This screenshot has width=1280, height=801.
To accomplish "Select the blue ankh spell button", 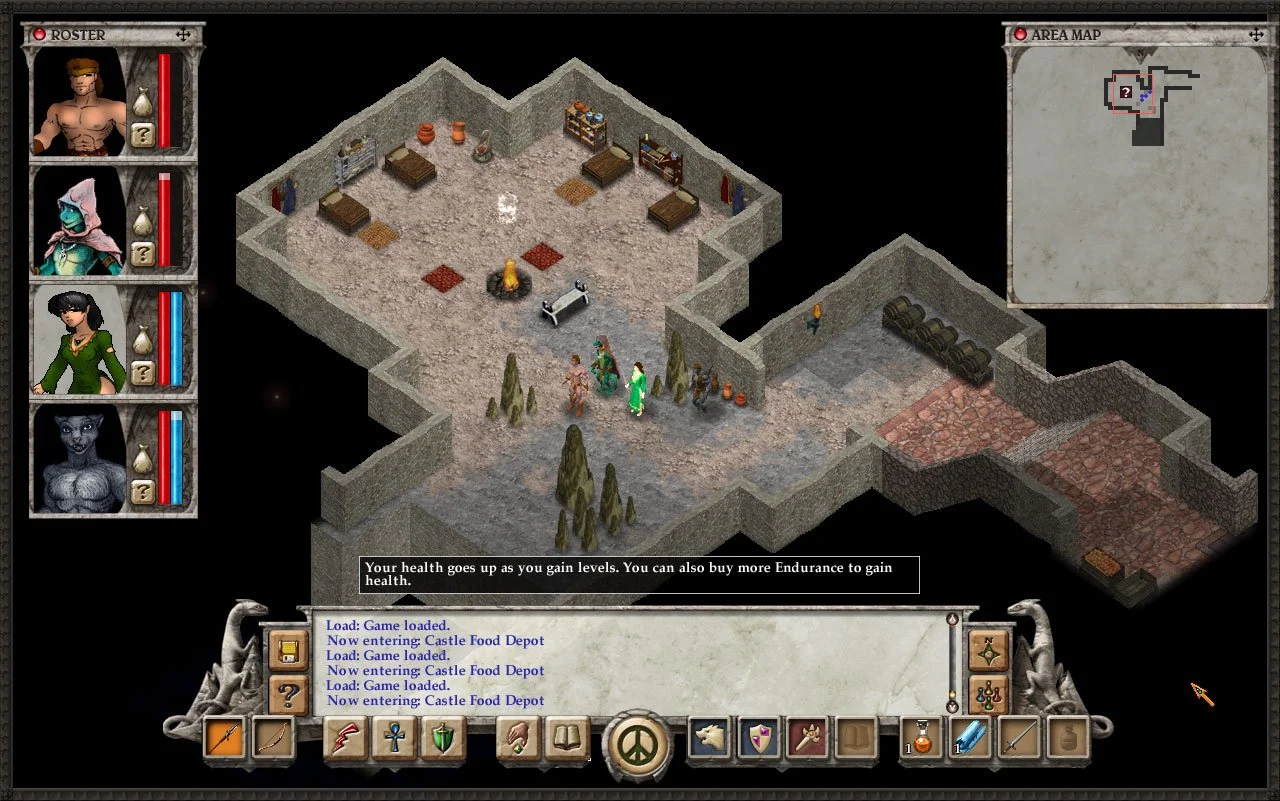I will tap(394, 739).
